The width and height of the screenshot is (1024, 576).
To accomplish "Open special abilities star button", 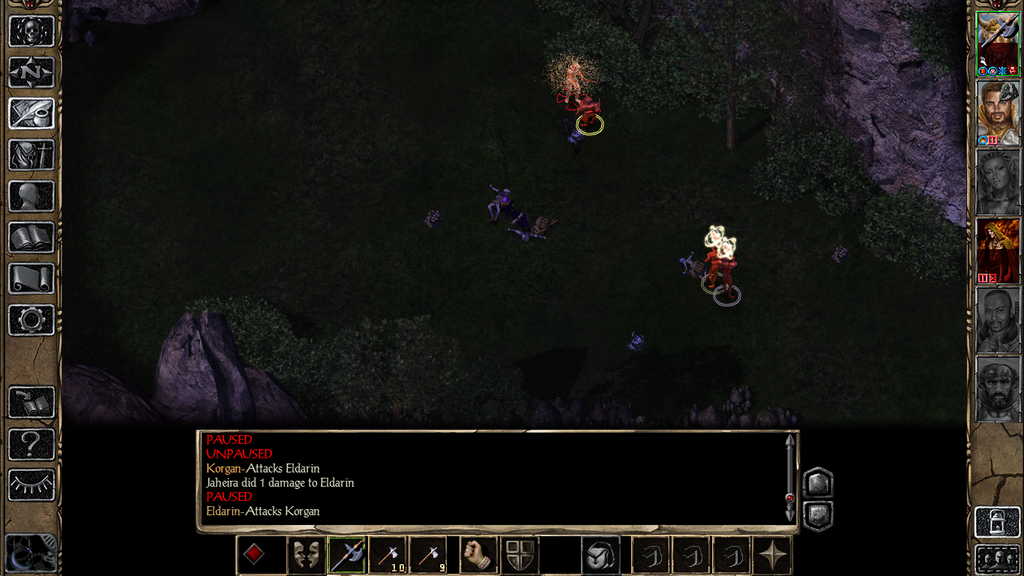I will (773, 555).
